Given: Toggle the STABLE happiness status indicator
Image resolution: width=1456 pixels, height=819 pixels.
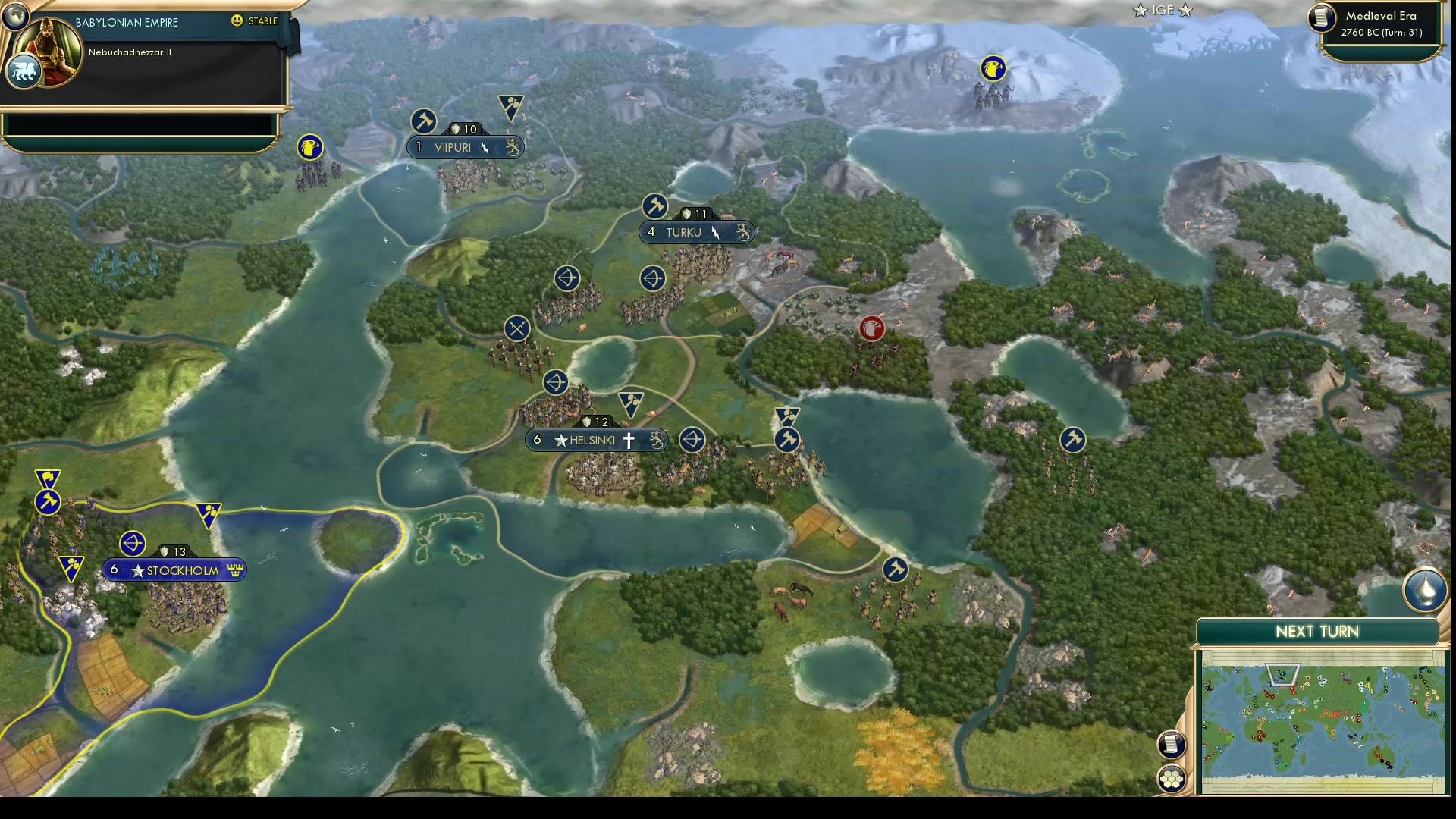Looking at the screenshot, I should [x=262, y=21].
